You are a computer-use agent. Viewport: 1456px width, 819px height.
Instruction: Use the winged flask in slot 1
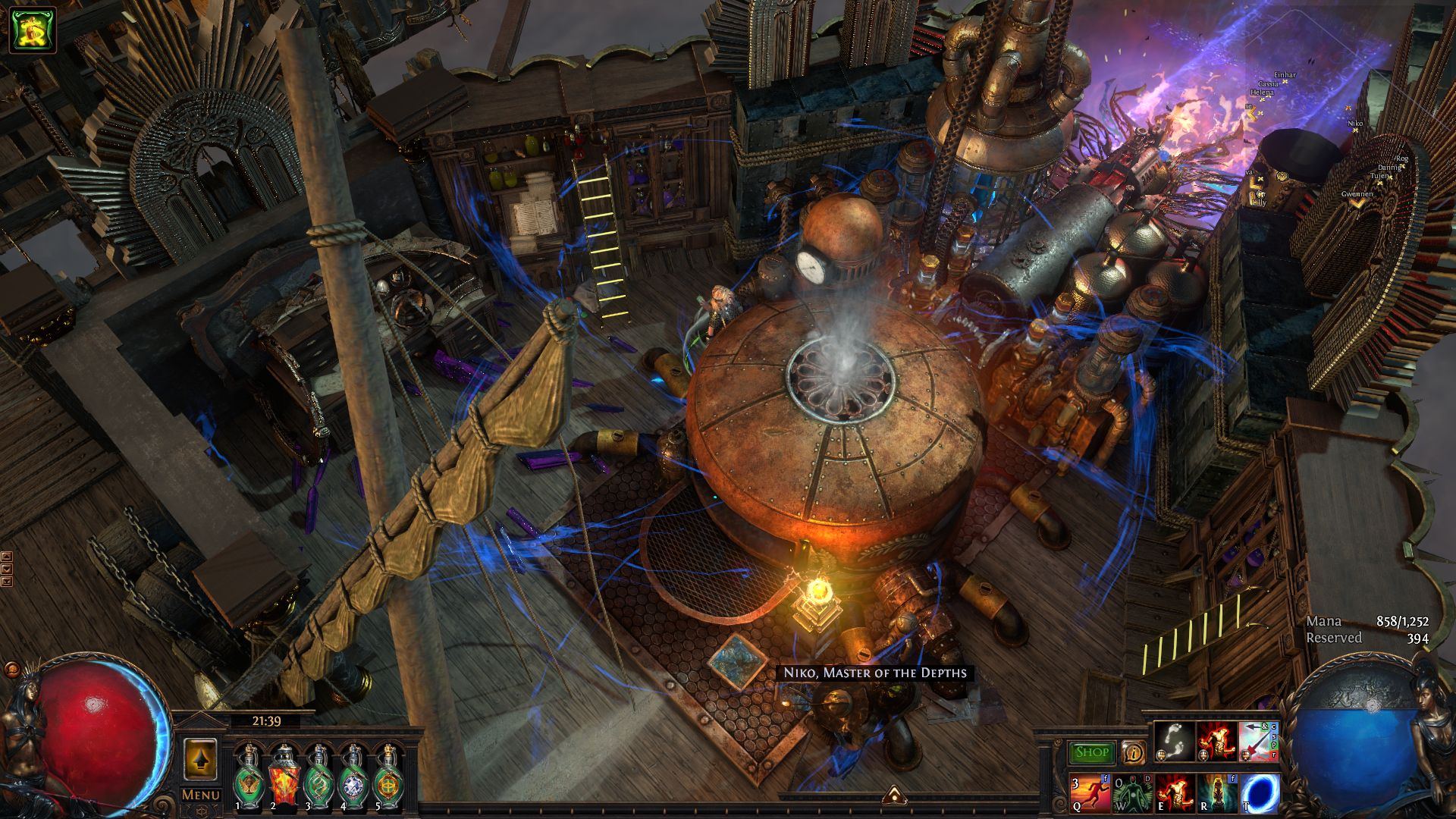(248, 779)
